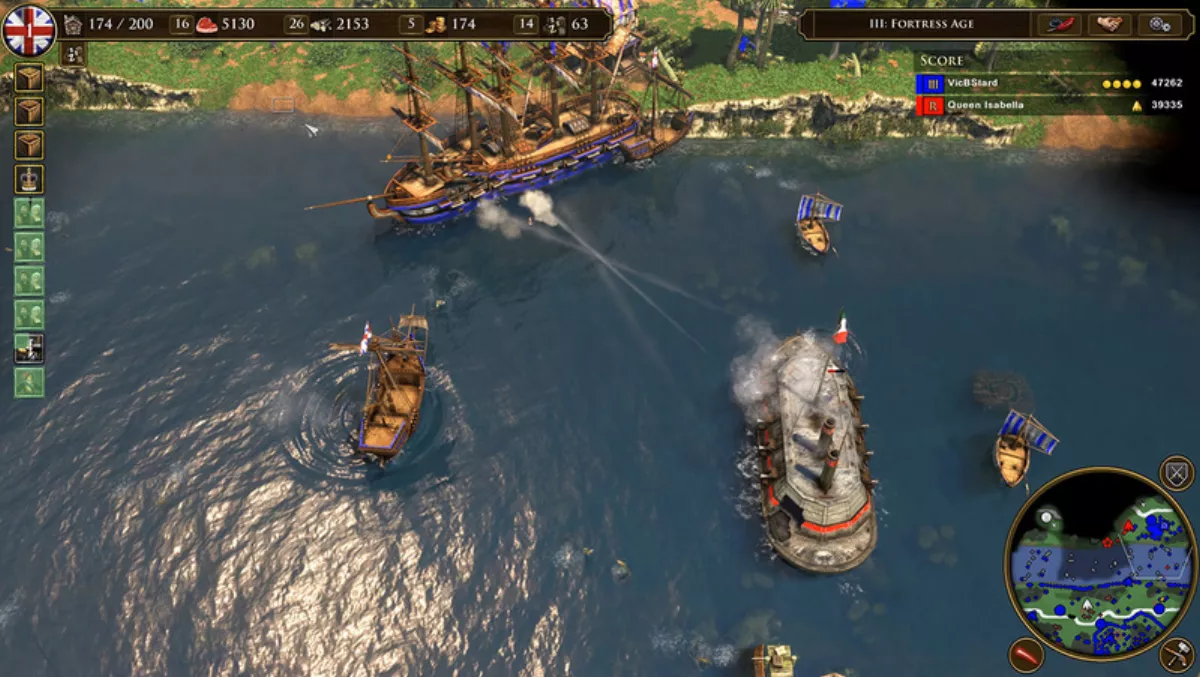Image resolution: width=1200 pixels, height=677 pixels.
Task: Open diplomacy with the handshake button
Action: (1109, 24)
